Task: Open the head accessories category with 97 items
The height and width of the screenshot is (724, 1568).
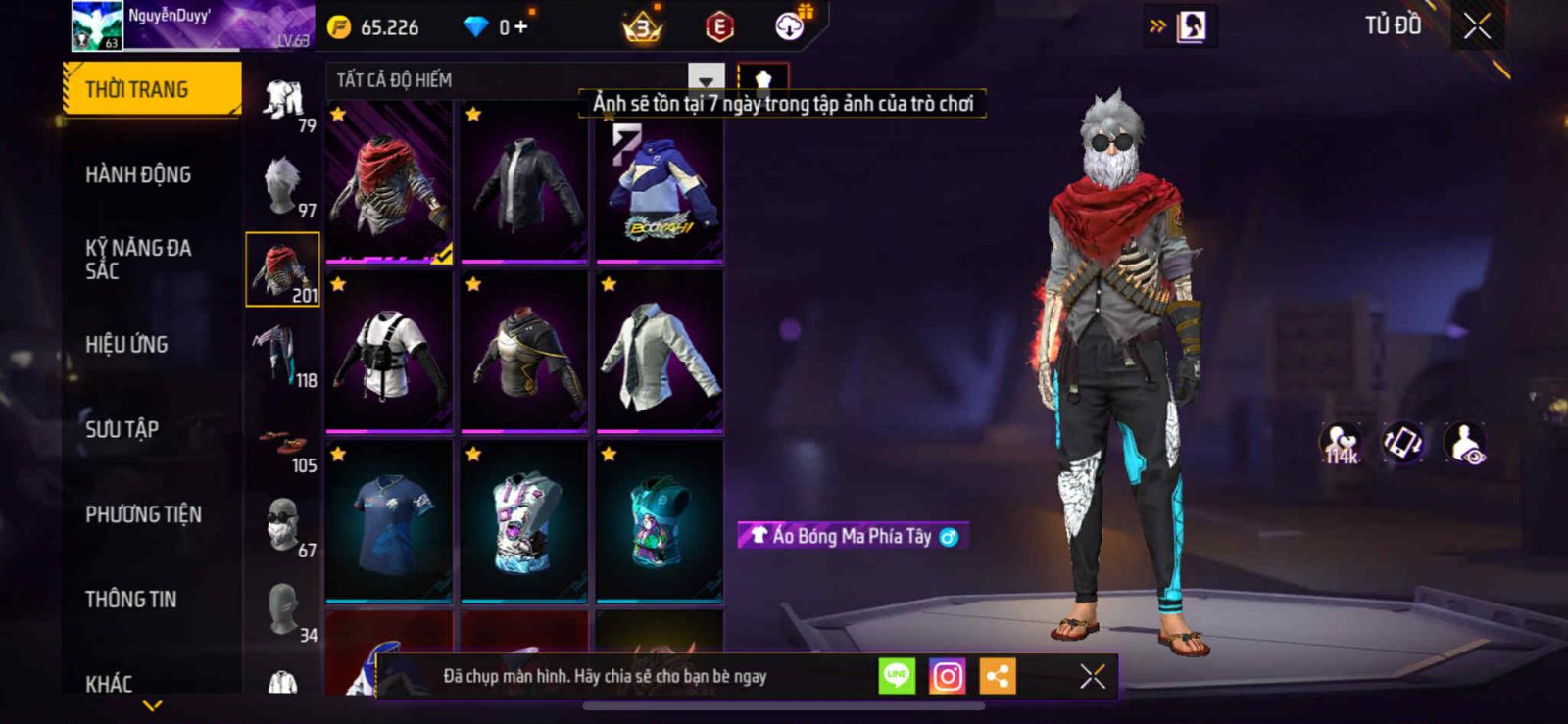Action: 283,185
